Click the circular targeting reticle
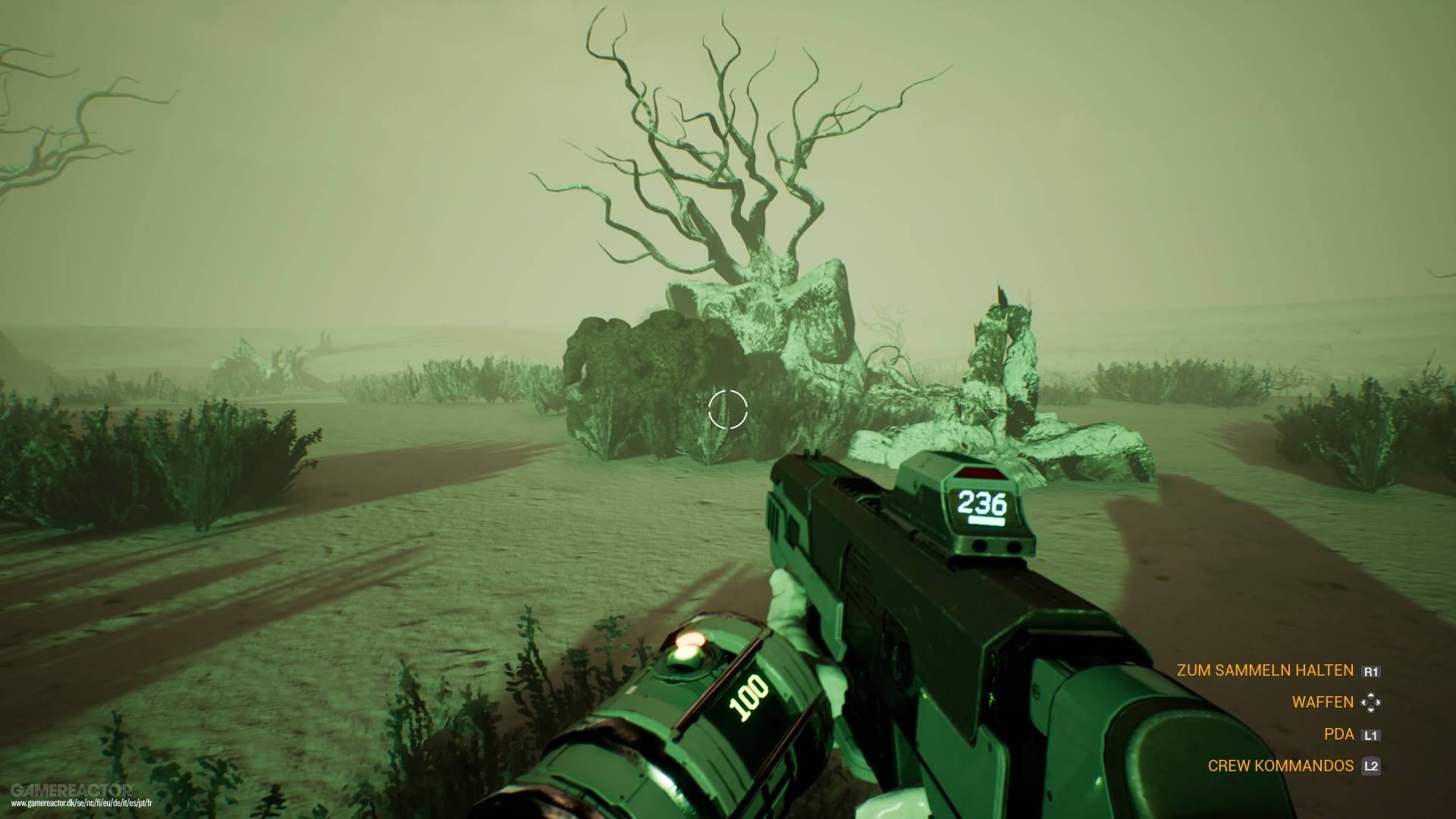 click(x=728, y=409)
